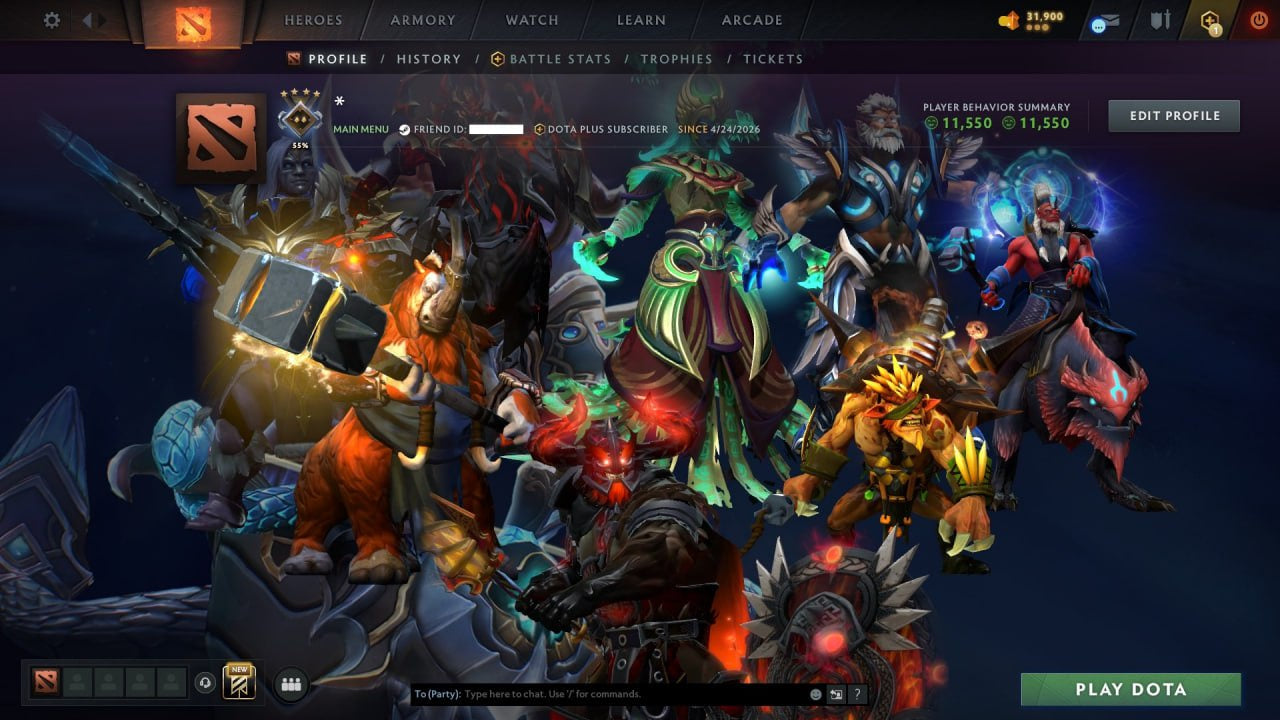Toggle the chat help tooltip question mark
The width and height of the screenshot is (1280, 720).
pos(857,693)
